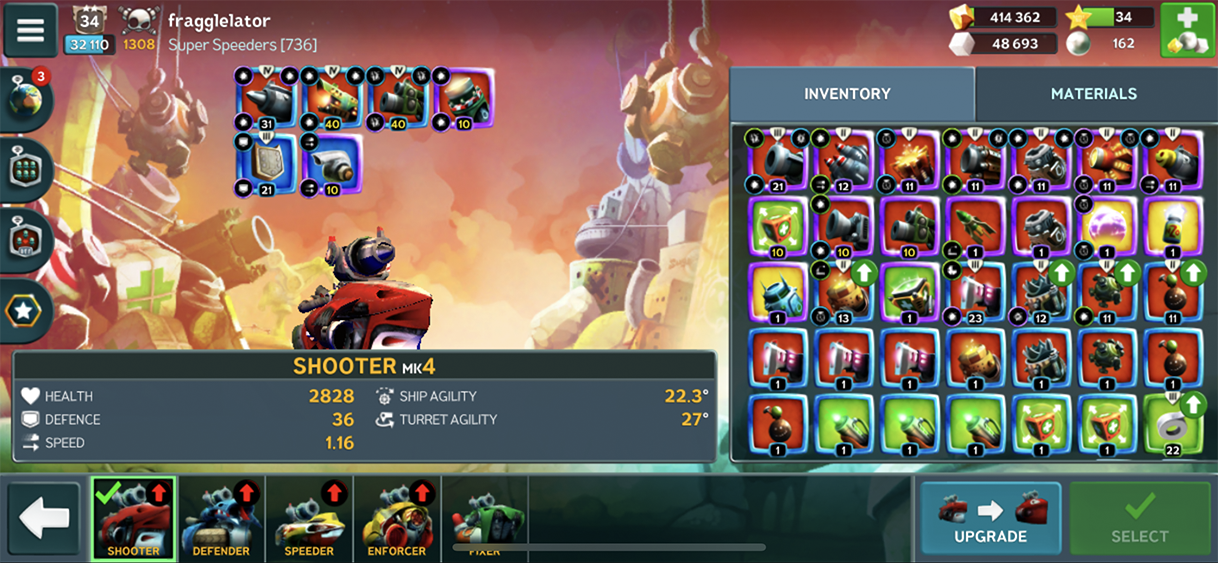This screenshot has height=563, width=1218.
Task: Confirm ship with the Select button
Action: tap(1139, 517)
